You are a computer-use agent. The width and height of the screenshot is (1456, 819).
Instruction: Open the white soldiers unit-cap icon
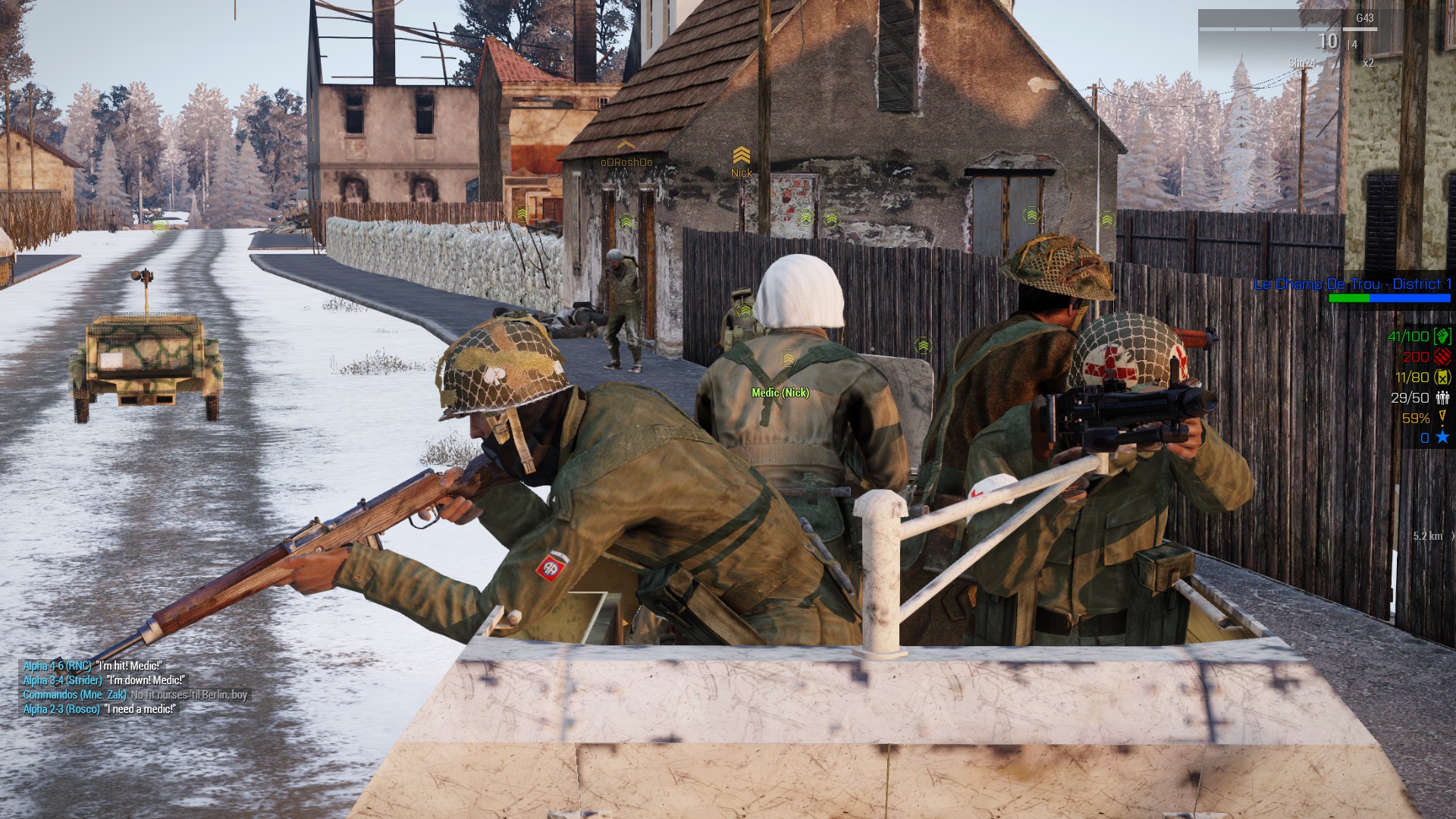[1442, 397]
